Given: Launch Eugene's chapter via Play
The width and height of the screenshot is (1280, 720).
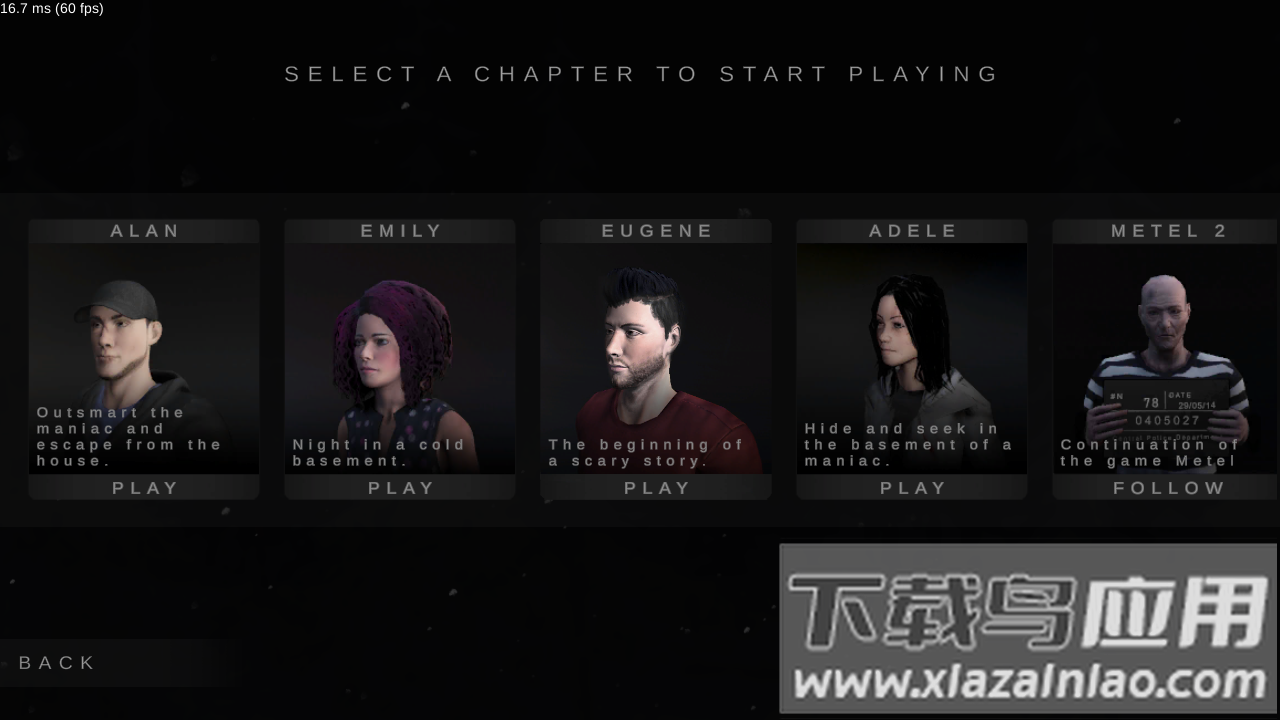Looking at the screenshot, I should [x=656, y=488].
